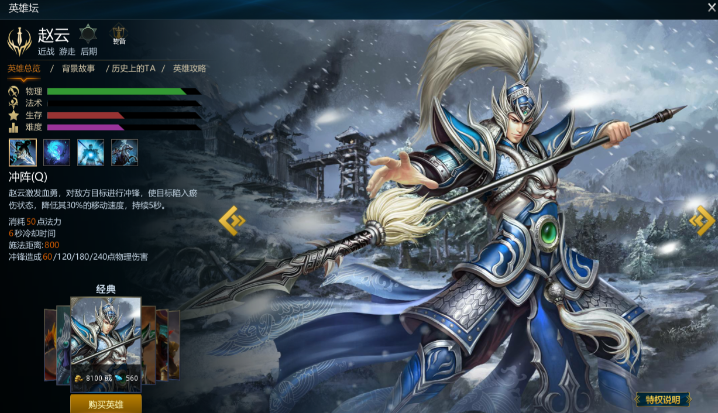This screenshot has width=718, height=413.
Task: Select the mounted horseman skill icon
Action: (125, 152)
